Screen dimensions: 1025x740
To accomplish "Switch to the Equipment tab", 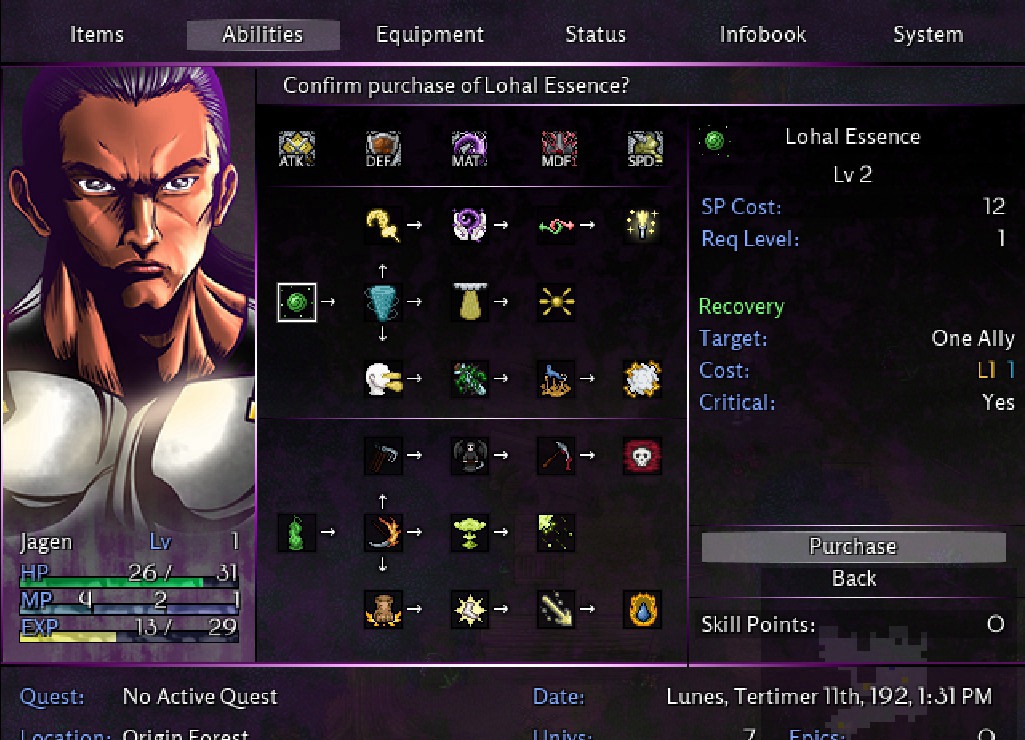I will pos(430,34).
